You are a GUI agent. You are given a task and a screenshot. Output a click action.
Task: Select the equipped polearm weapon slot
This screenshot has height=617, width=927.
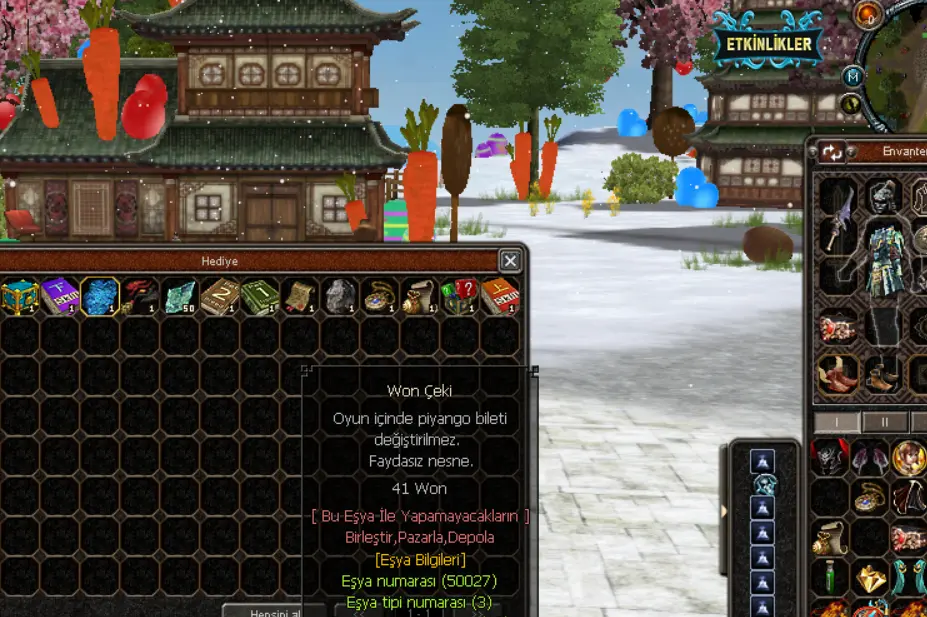coord(838,217)
